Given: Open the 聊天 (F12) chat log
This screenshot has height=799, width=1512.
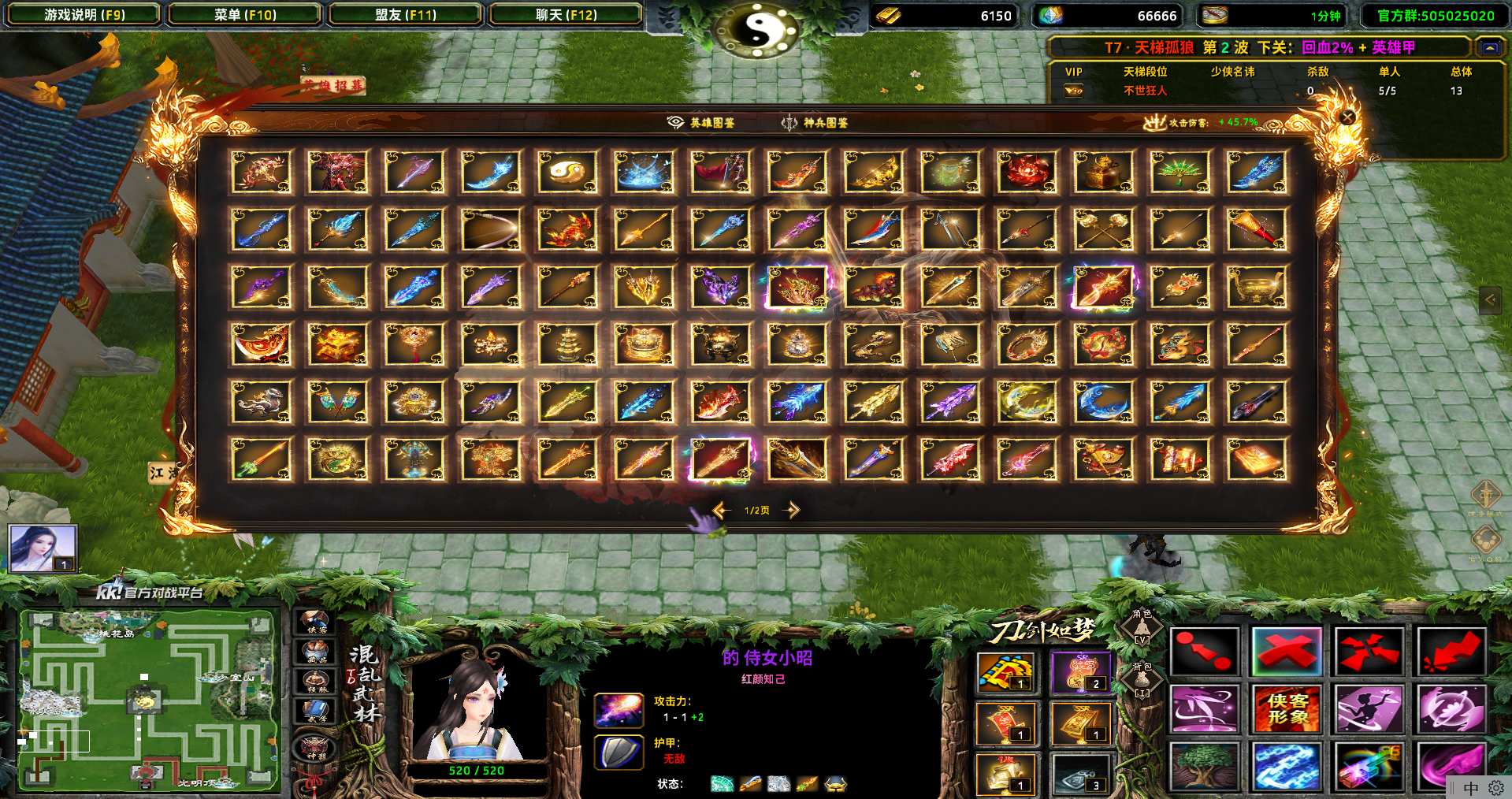Looking at the screenshot, I should [566, 15].
